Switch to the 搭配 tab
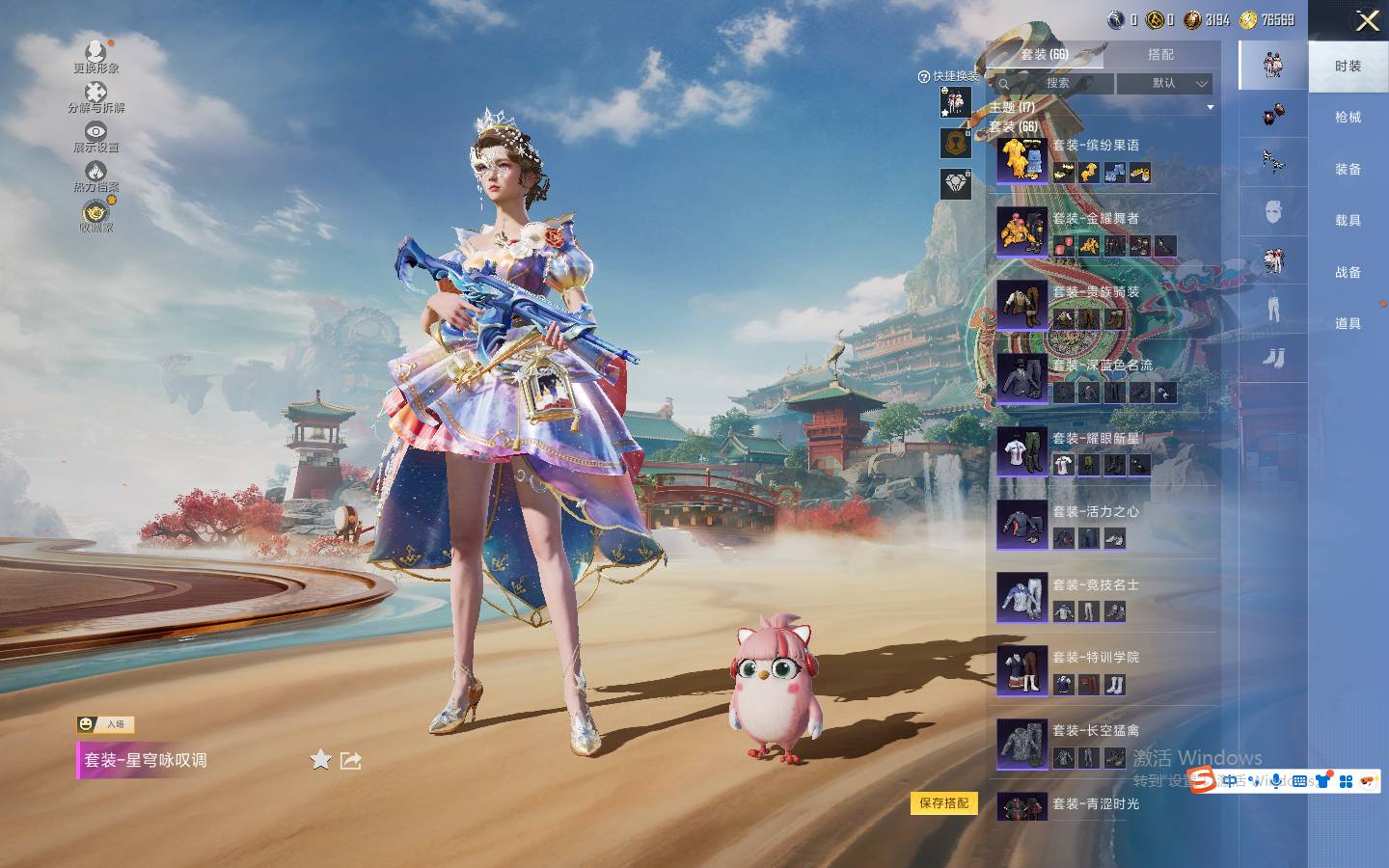The height and width of the screenshot is (868, 1389). (1160, 55)
